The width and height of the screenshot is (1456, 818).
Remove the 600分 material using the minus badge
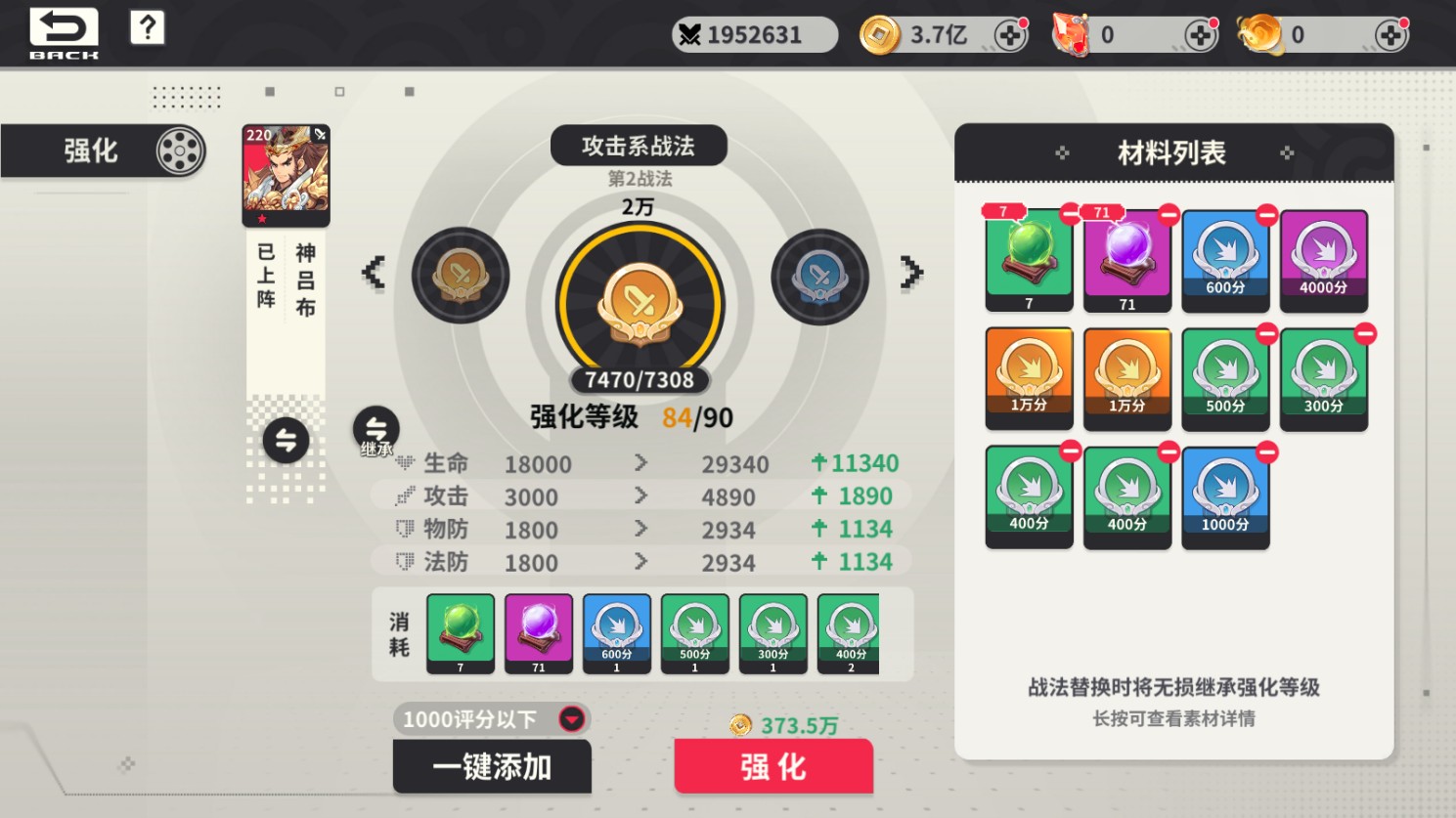(x=1265, y=216)
